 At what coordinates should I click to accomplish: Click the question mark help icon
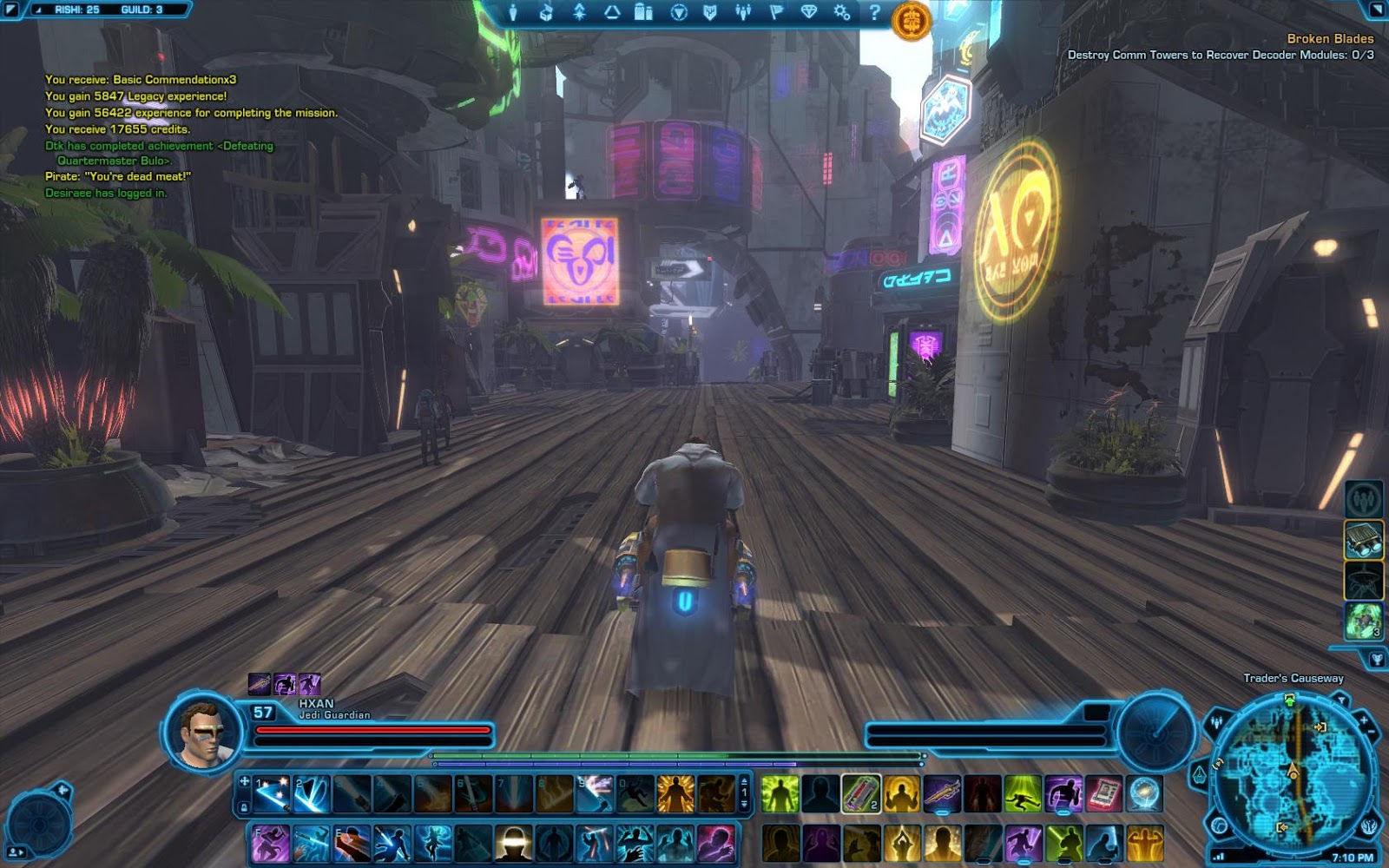[x=874, y=12]
